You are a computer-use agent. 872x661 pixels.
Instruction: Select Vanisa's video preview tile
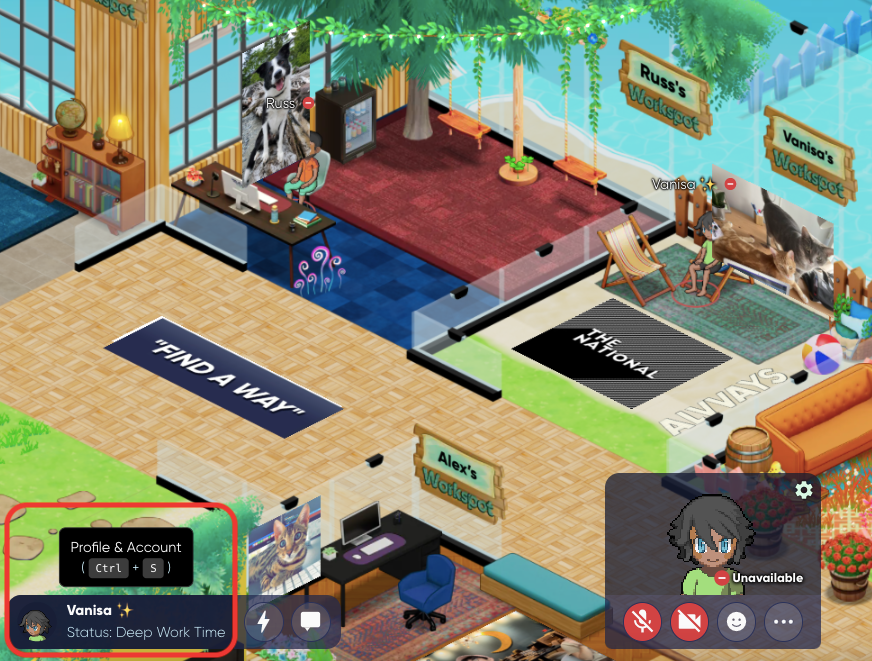click(712, 540)
